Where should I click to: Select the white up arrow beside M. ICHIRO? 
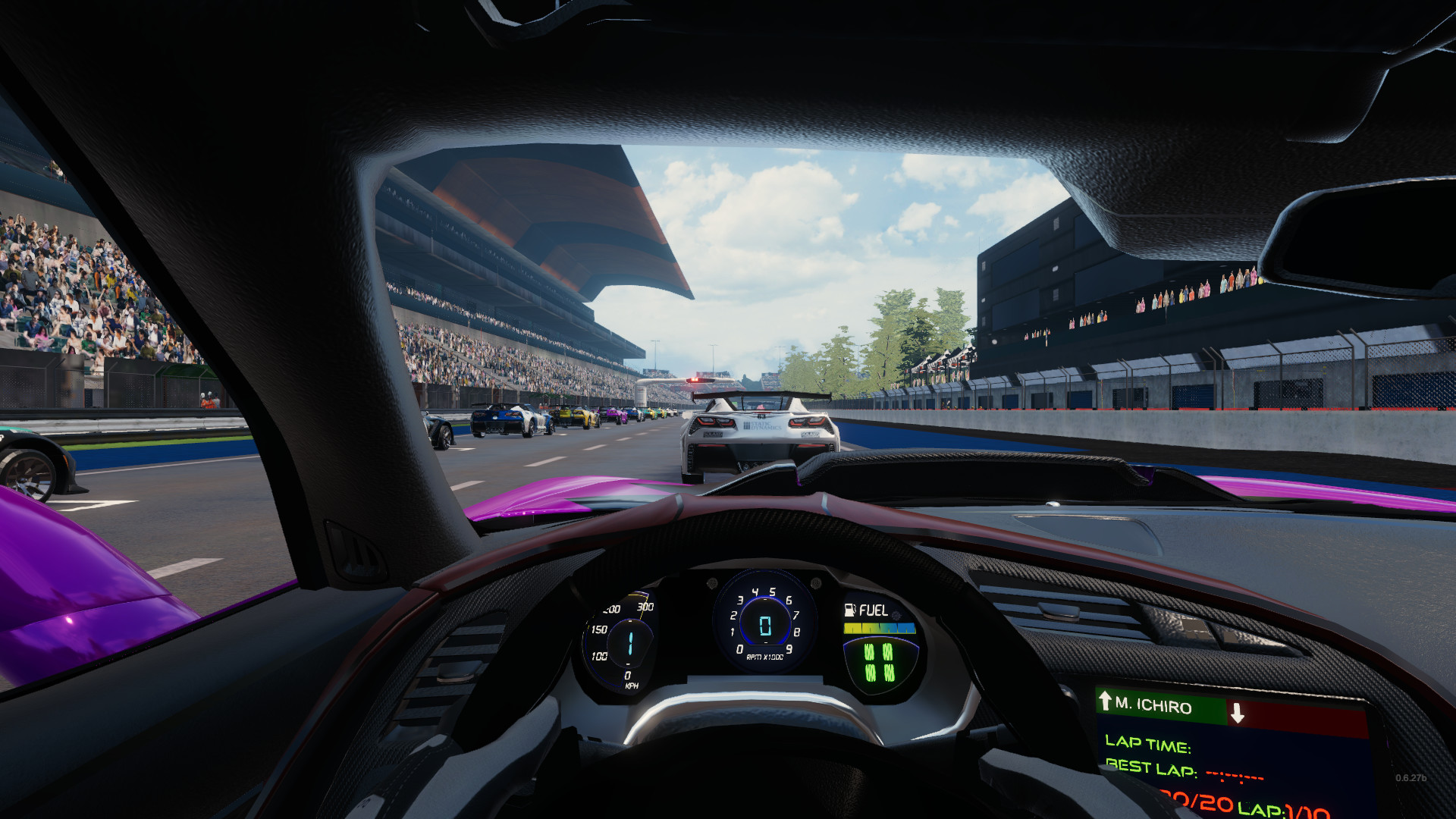tap(1105, 703)
